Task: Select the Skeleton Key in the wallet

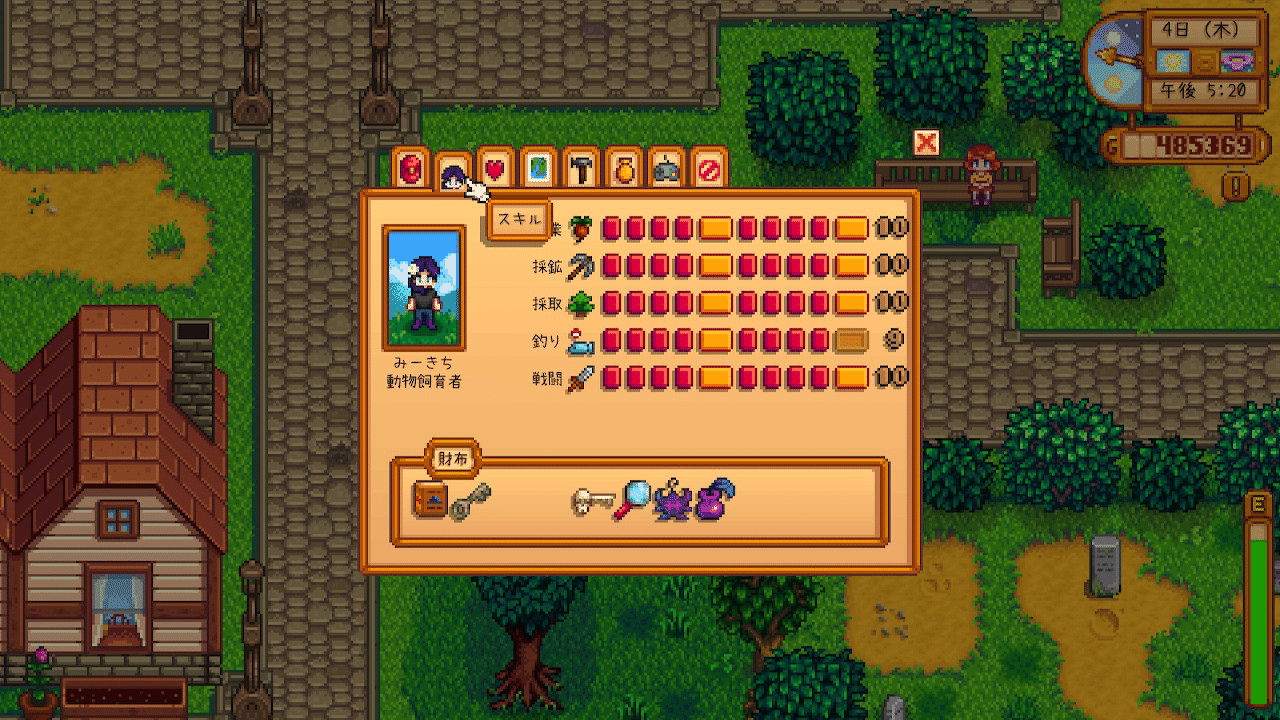Action: point(593,500)
